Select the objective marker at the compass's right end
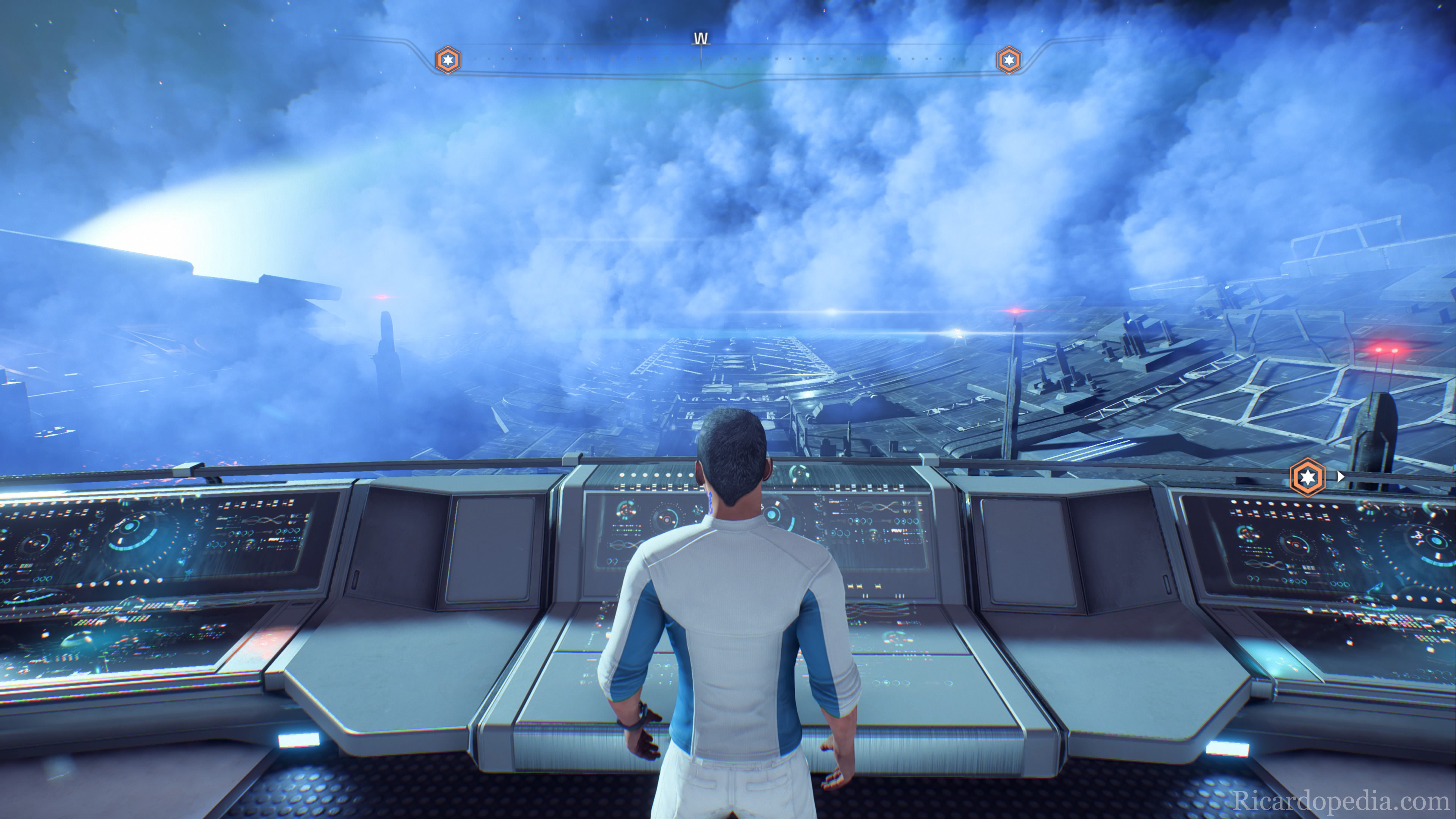The image size is (1456, 819). tap(1008, 60)
